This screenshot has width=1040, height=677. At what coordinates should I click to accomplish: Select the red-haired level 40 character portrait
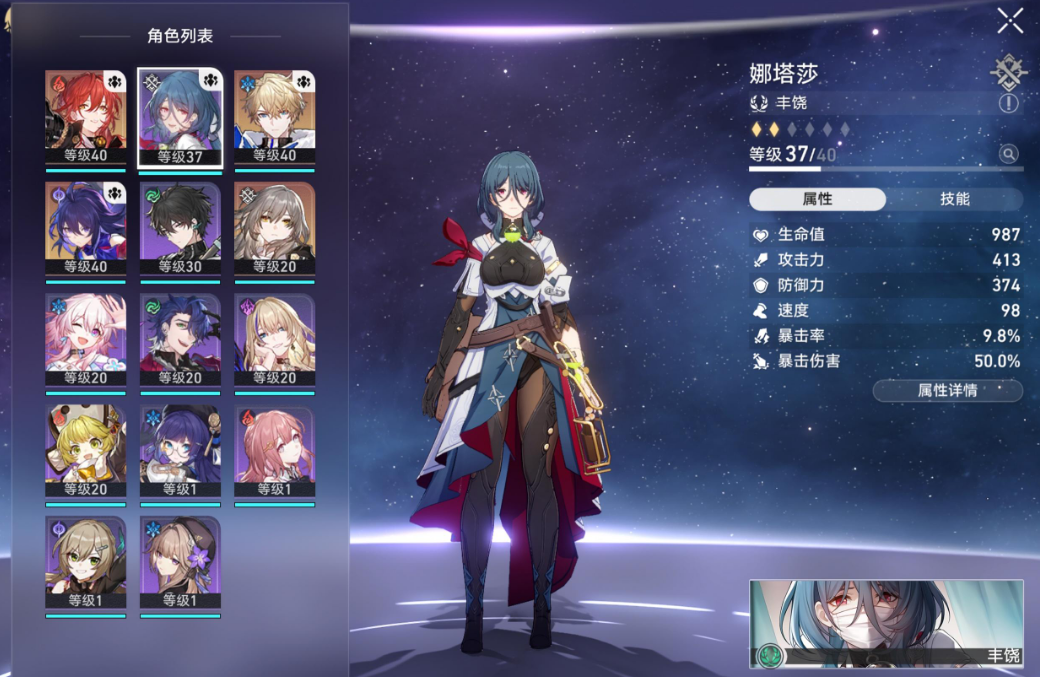tap(85, 117)
